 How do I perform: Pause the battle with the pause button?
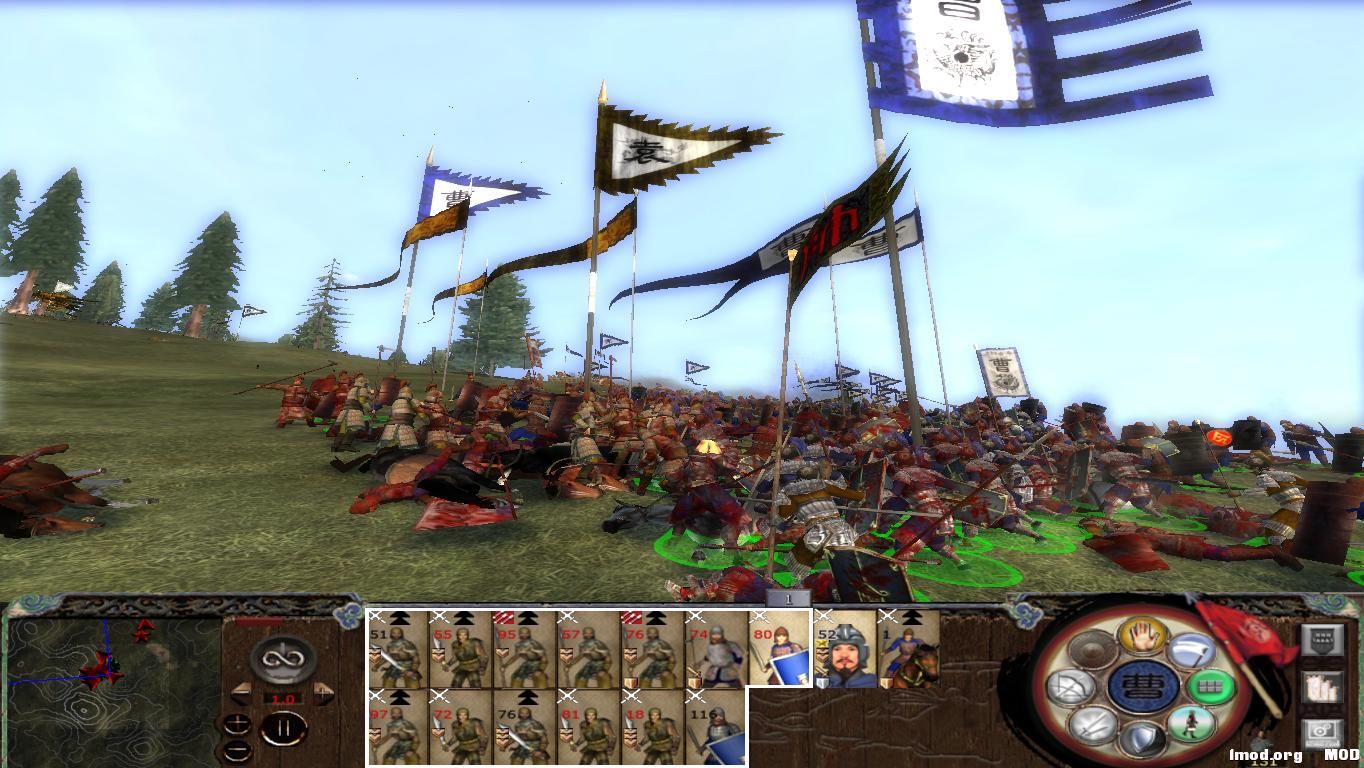(285, 728)
